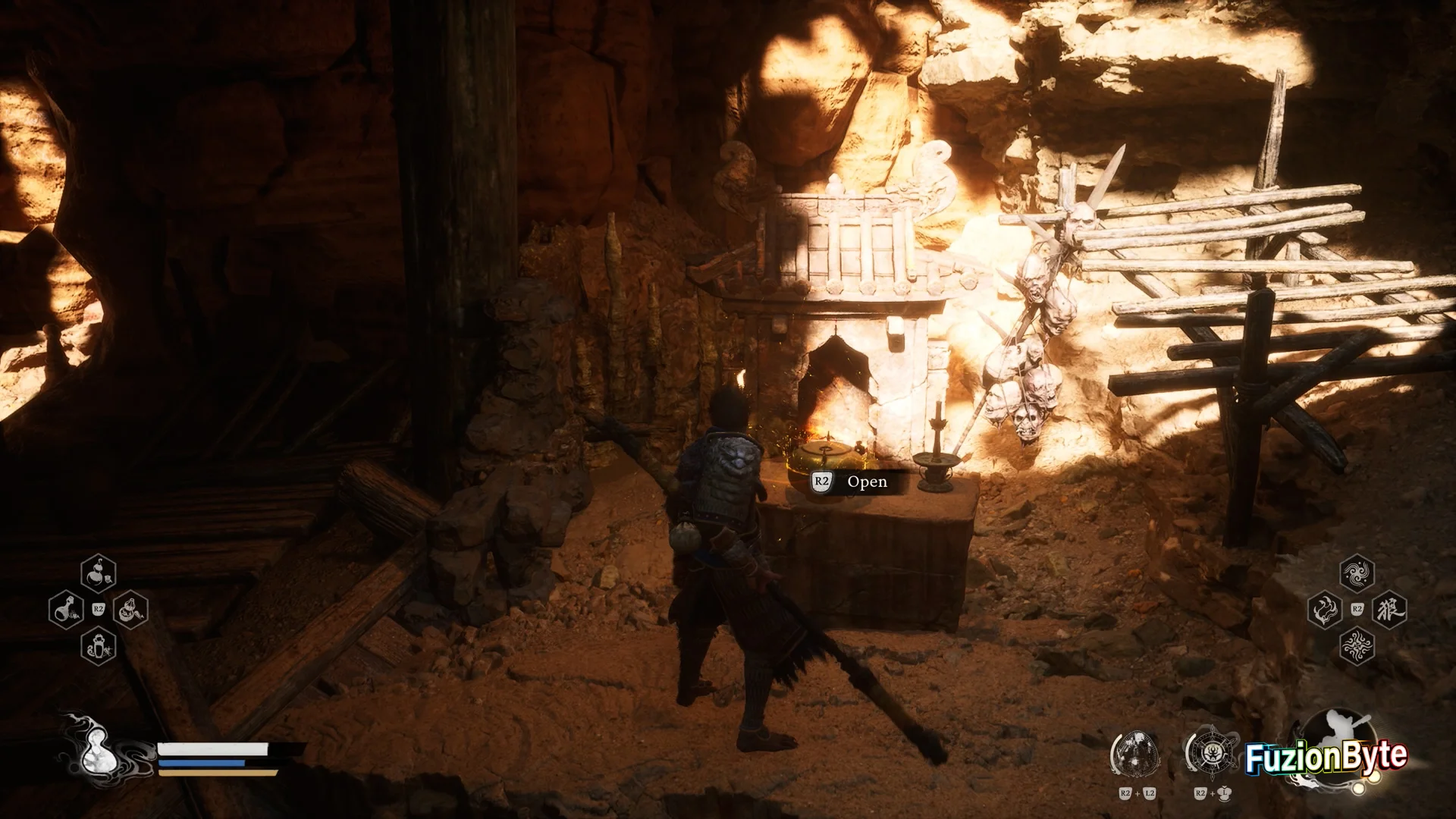
Task: Trigger the wolf character transformation spell
Action: point(1389,610)
